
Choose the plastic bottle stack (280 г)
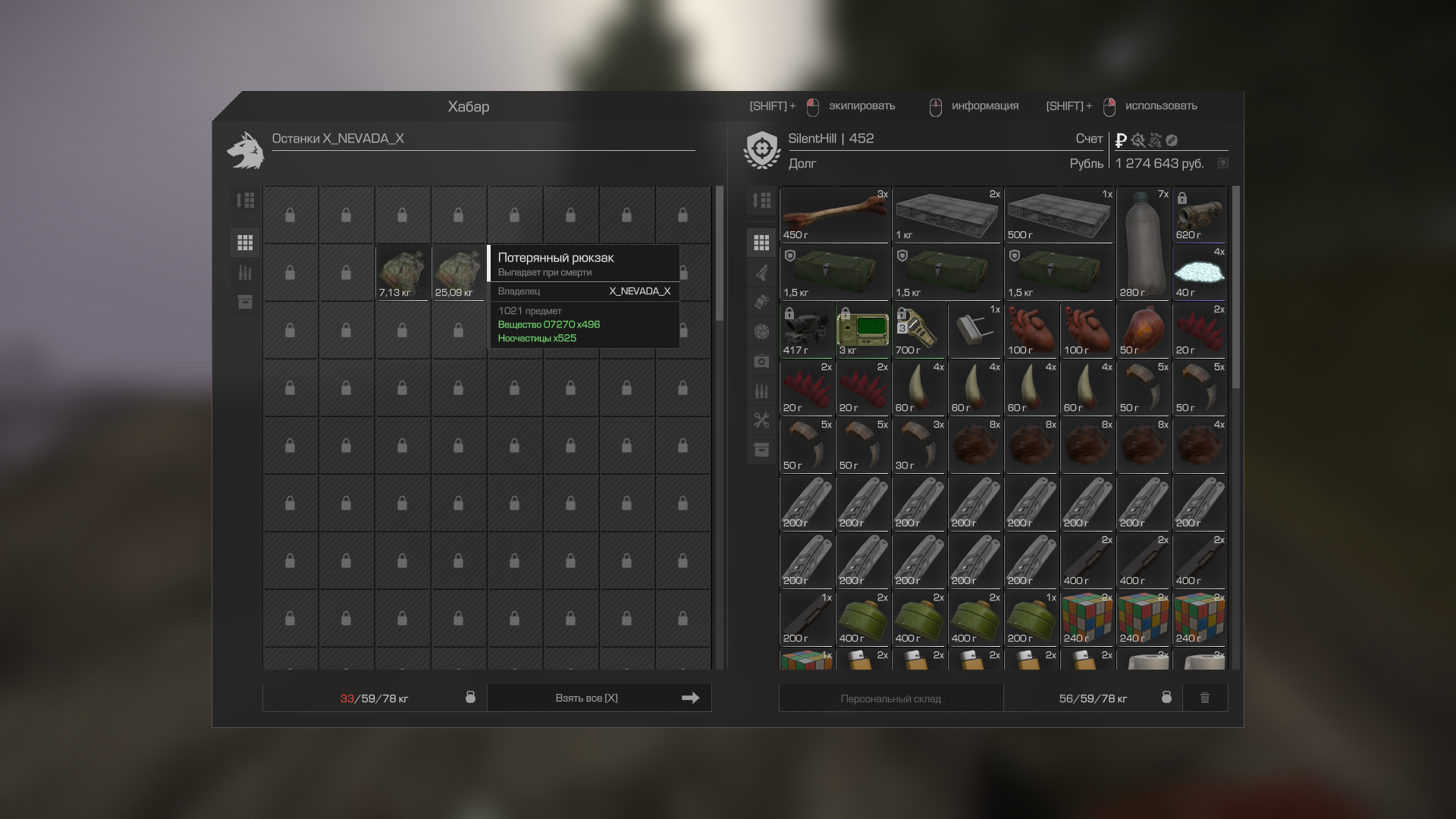tap(1143, 243)
